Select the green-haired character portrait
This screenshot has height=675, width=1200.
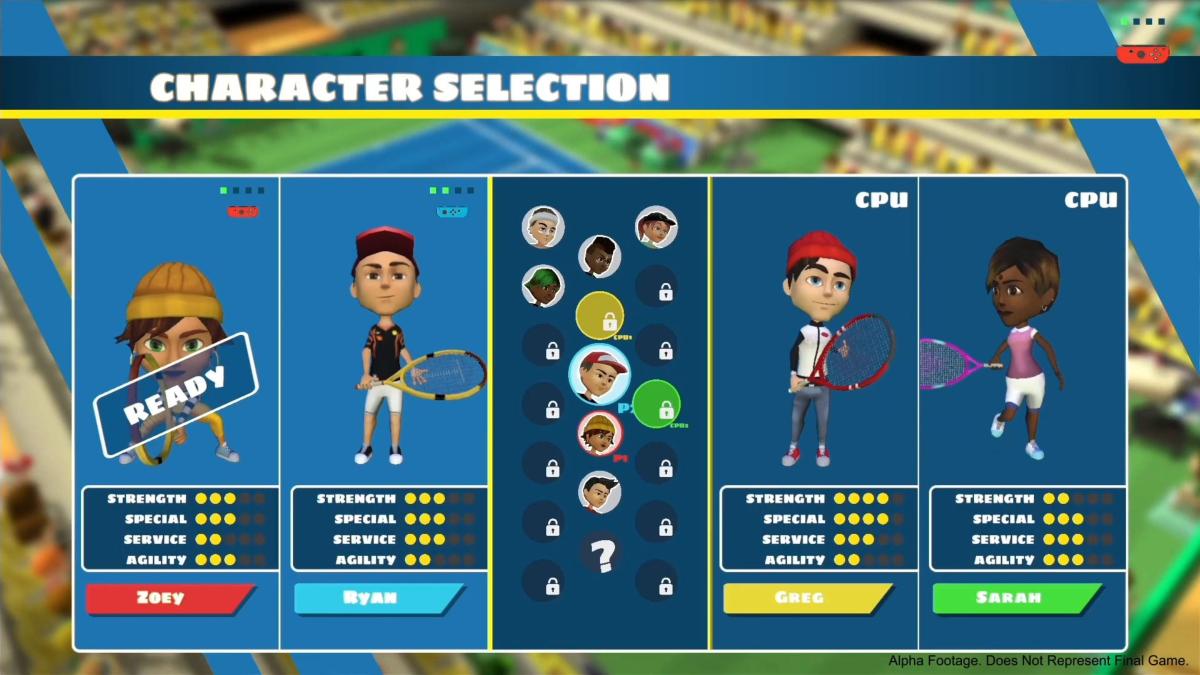tap(543, 286)
